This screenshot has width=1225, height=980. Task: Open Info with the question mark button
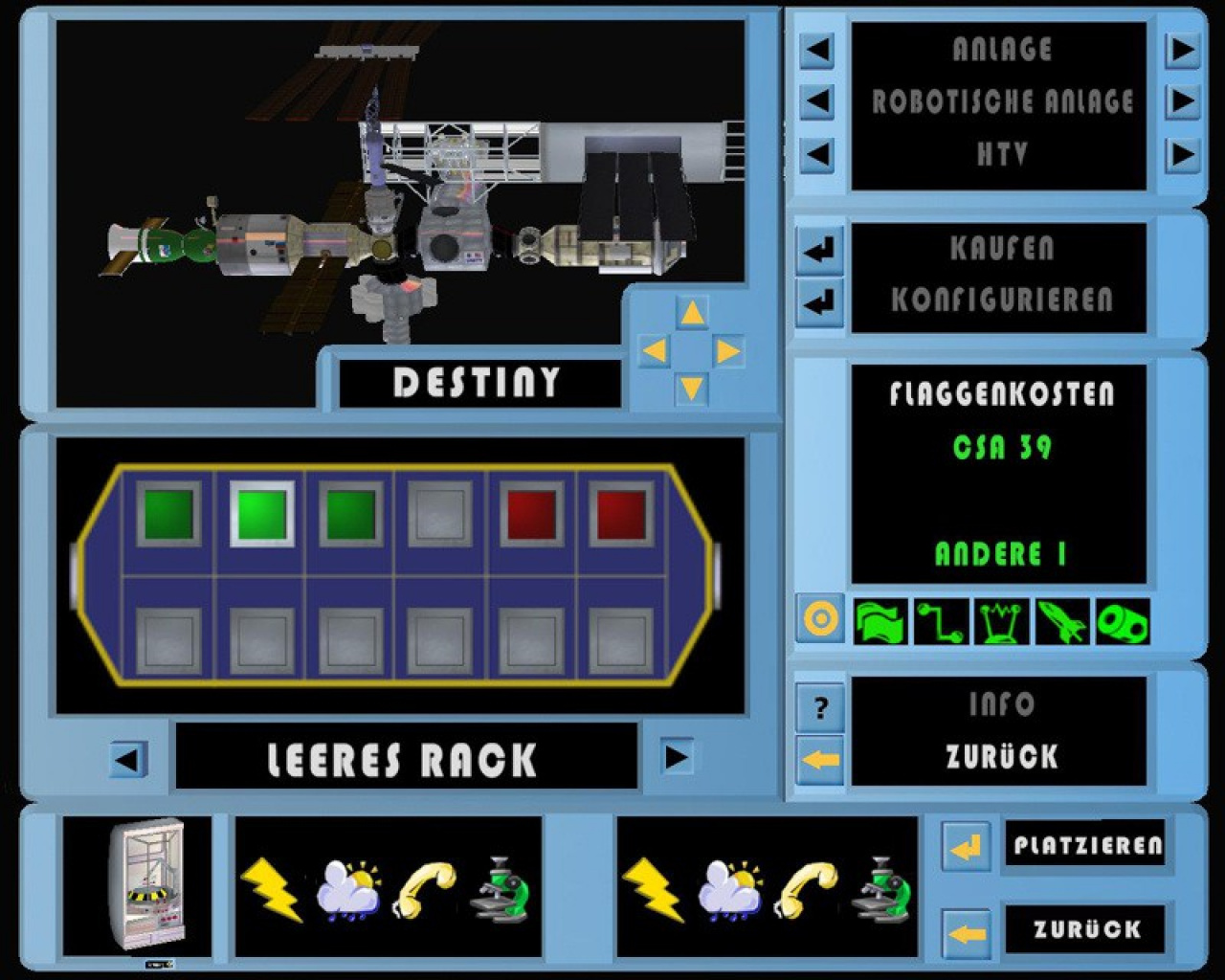tap(820, 708)
